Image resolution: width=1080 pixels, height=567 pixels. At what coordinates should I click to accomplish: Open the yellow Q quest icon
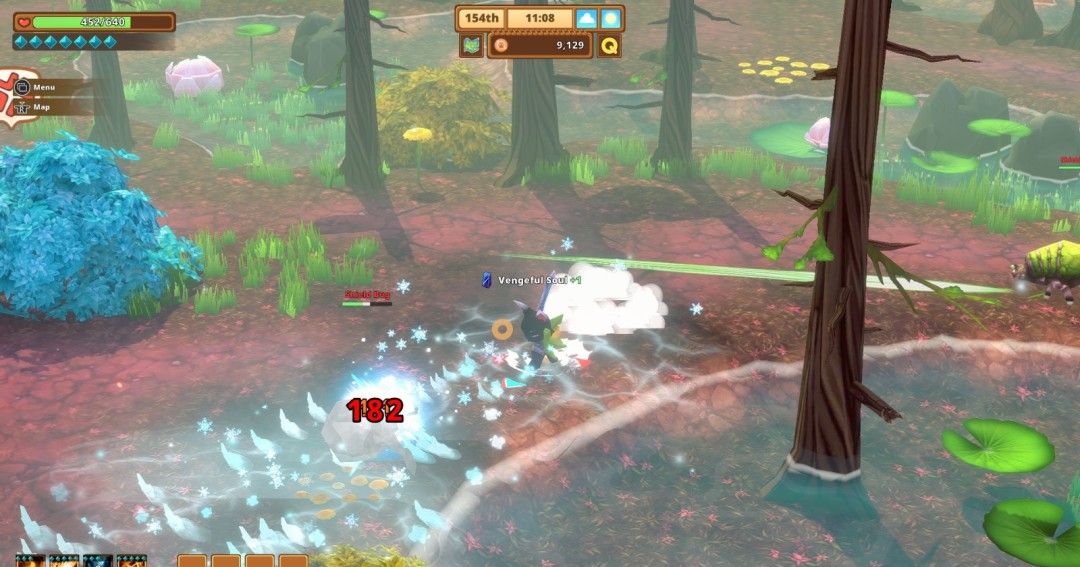click(609, 45)
